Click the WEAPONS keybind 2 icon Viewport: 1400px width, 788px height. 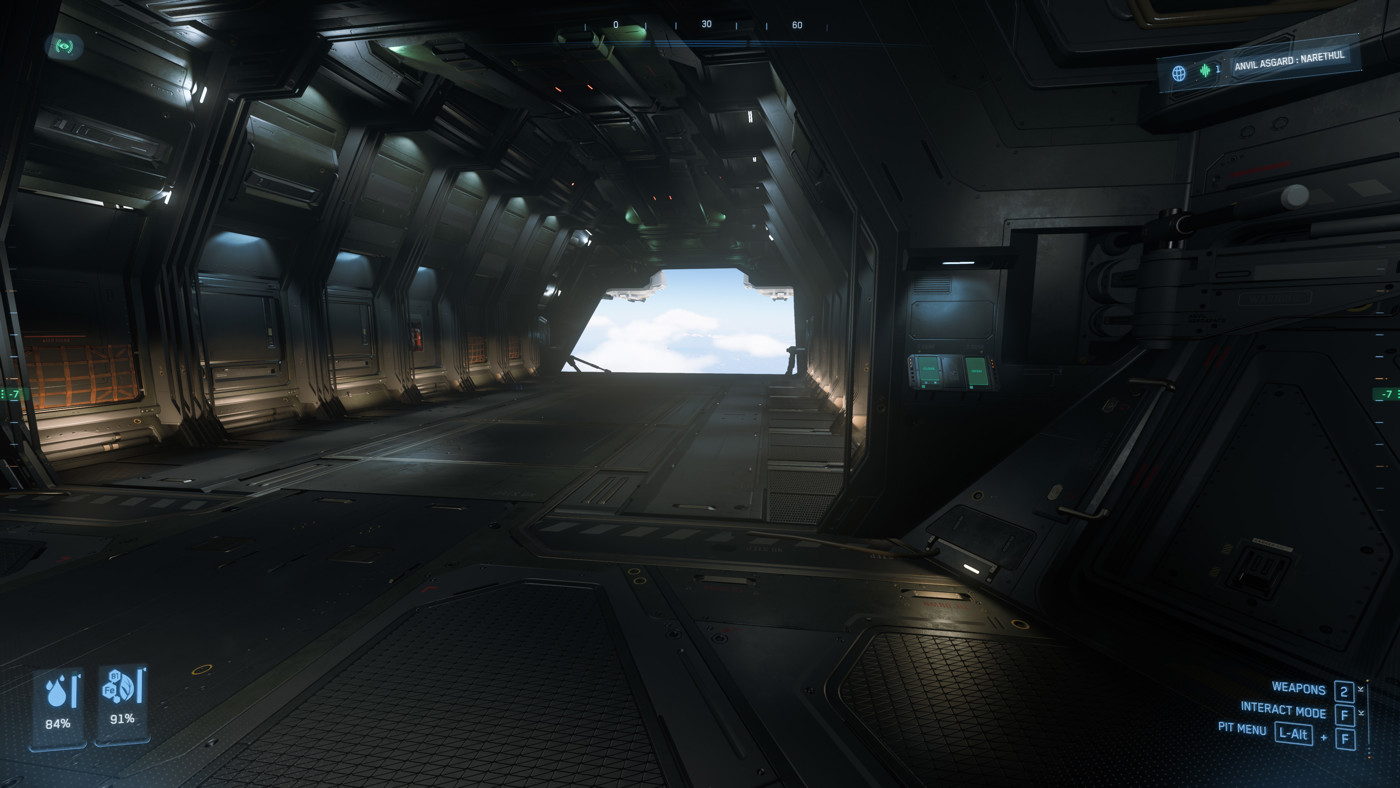[1344, 692]
